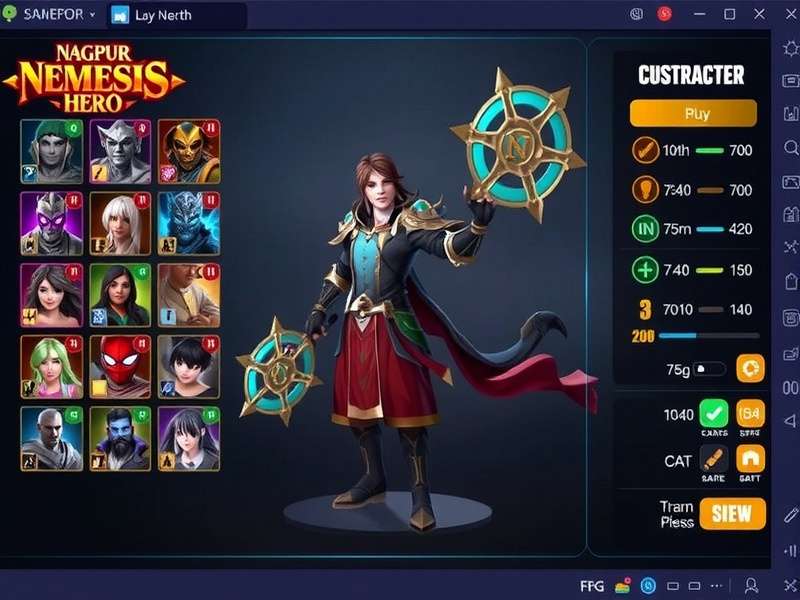Tap the green checkmark button
Image resolution: width=800 pixels, height=600 pixels.
714,413
